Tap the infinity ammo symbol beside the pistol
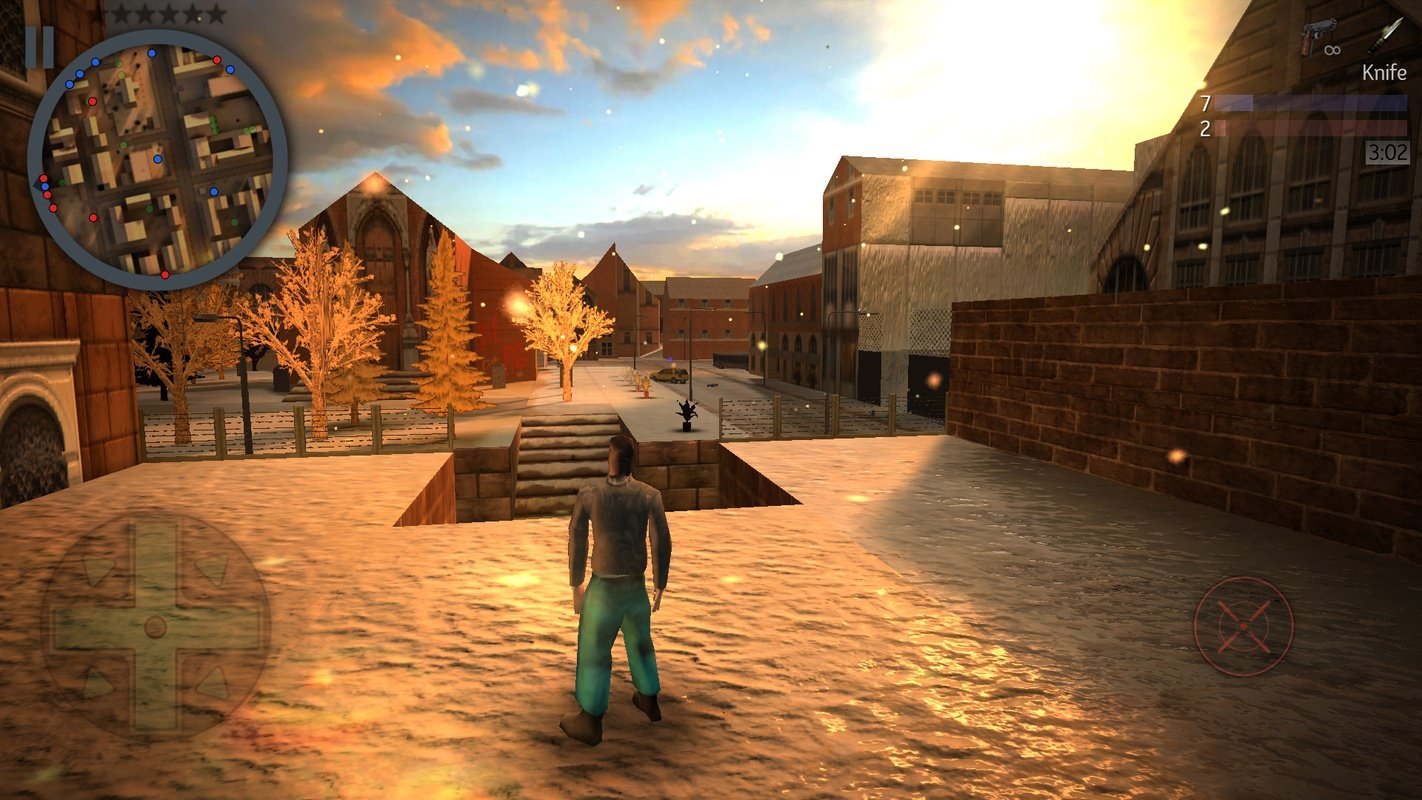The height and width of the screenshot is (800, 1422). click(1331, 50)
